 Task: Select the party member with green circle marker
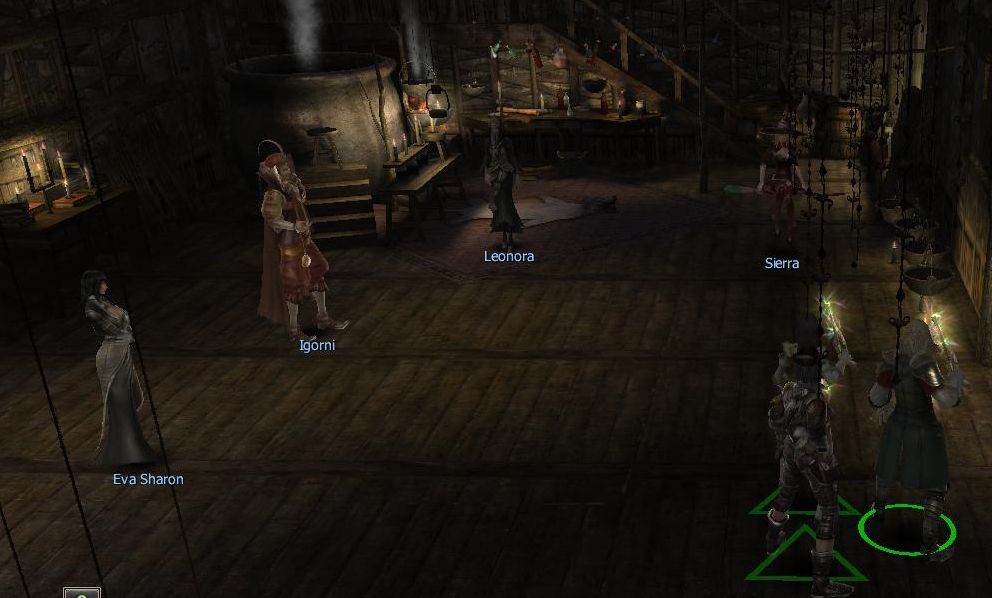pos(908,430)
